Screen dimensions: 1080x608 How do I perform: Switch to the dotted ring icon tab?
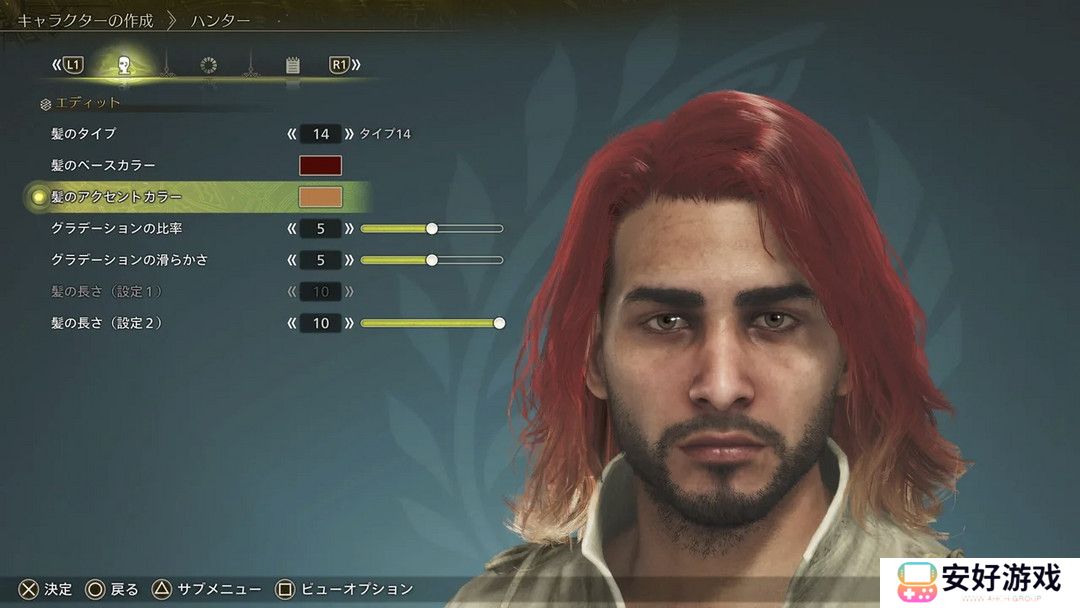click(208, 66)
